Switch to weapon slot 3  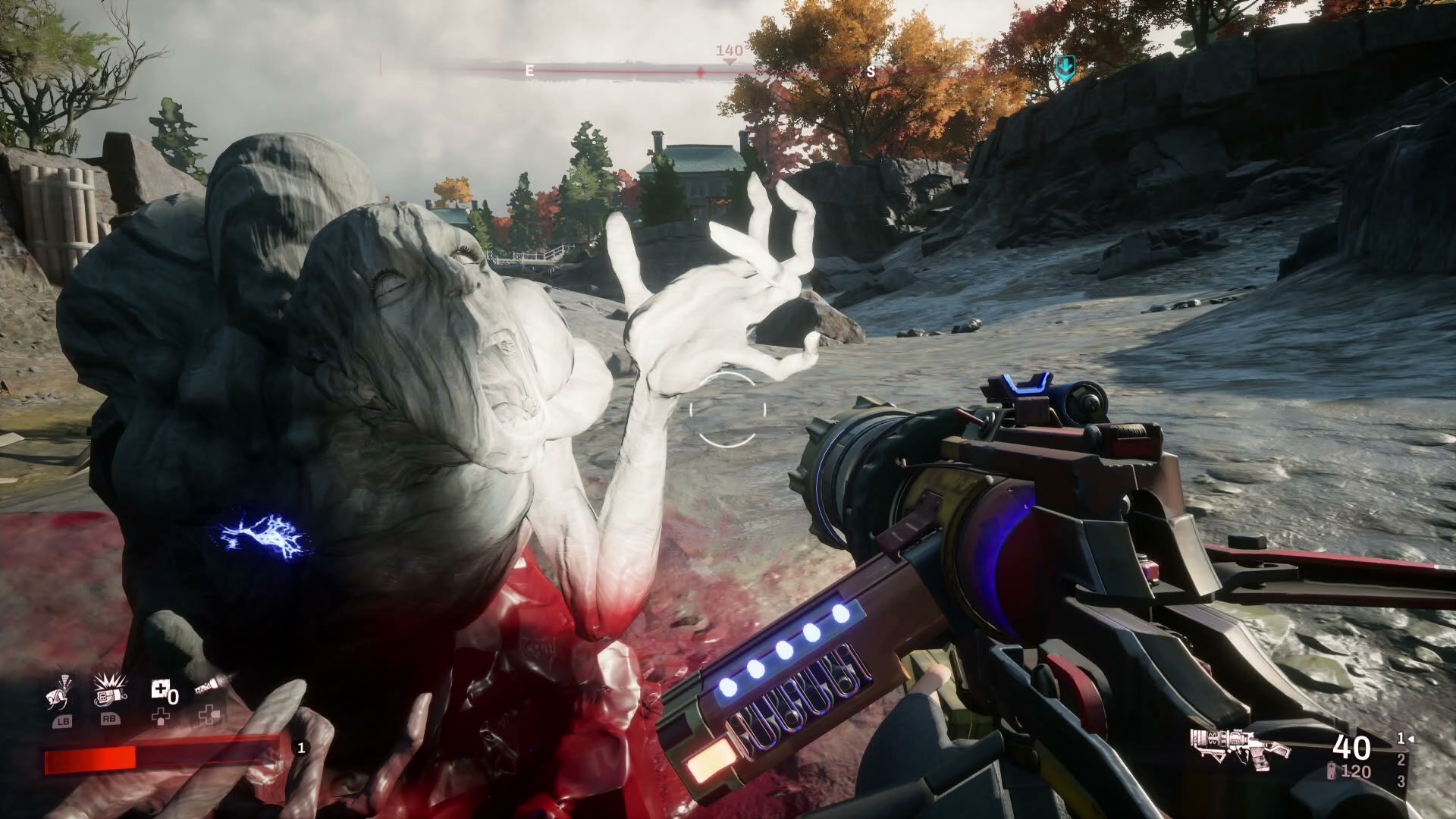[1401, 781]
